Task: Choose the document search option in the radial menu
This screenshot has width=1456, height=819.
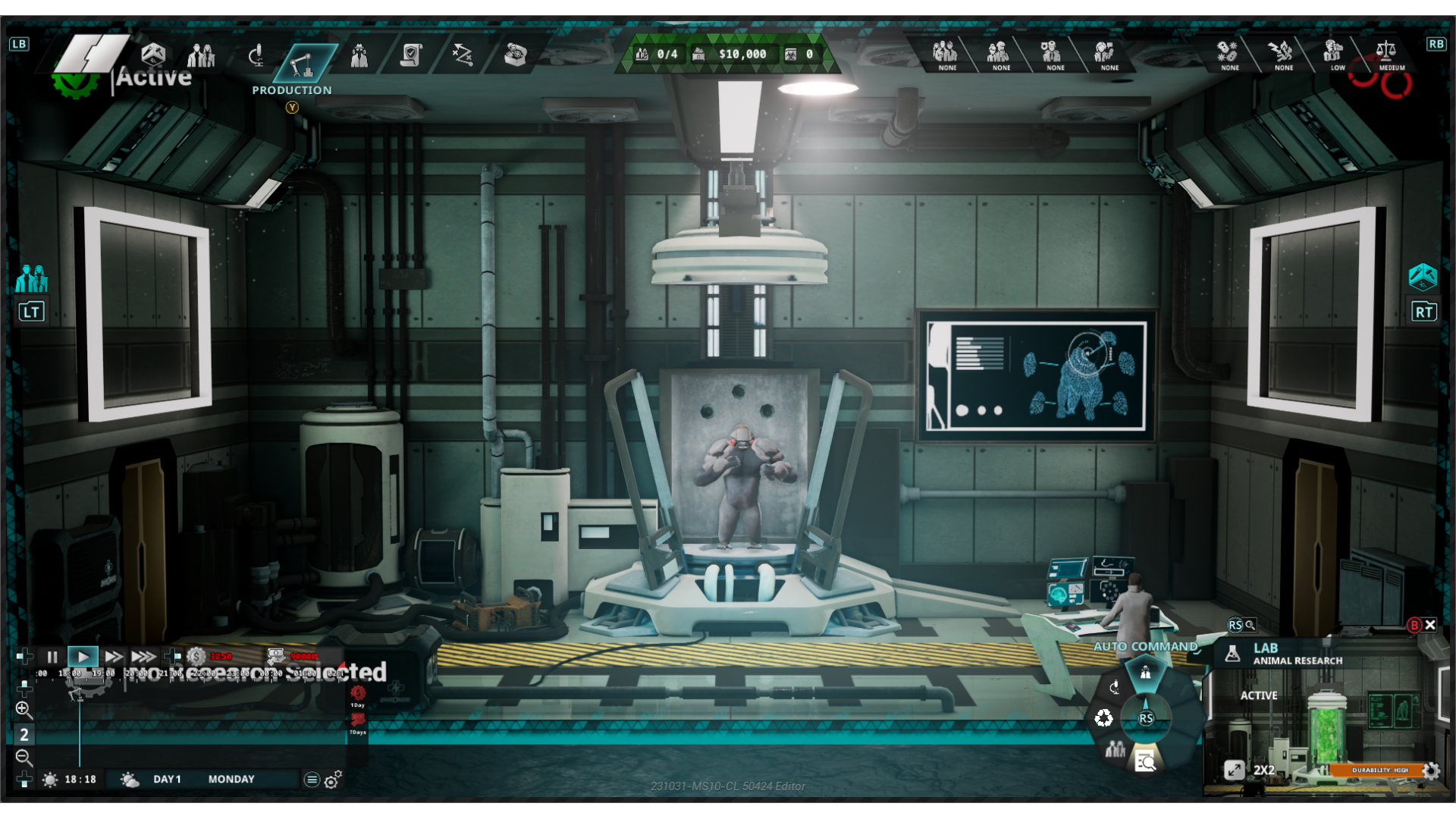Action: [x=1145, y=761]
